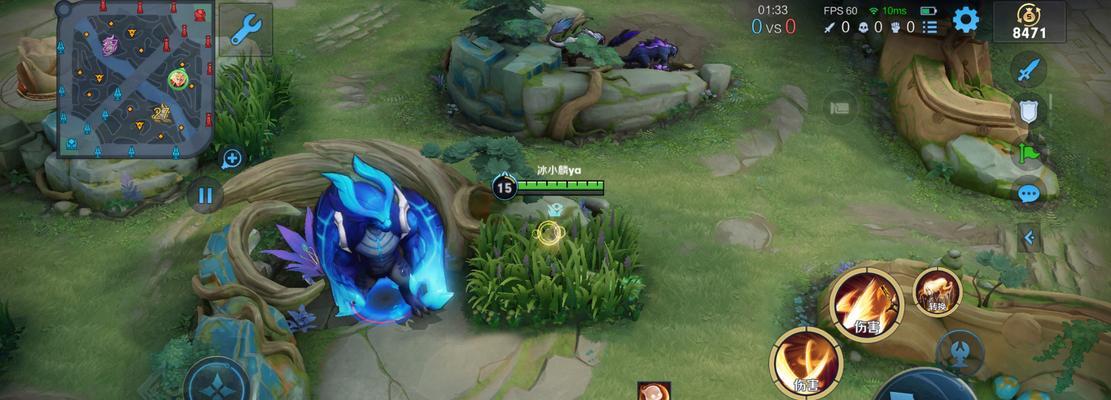Send the sword attack signal
The image size is (1111, 400).
(x=1028, y=71)
